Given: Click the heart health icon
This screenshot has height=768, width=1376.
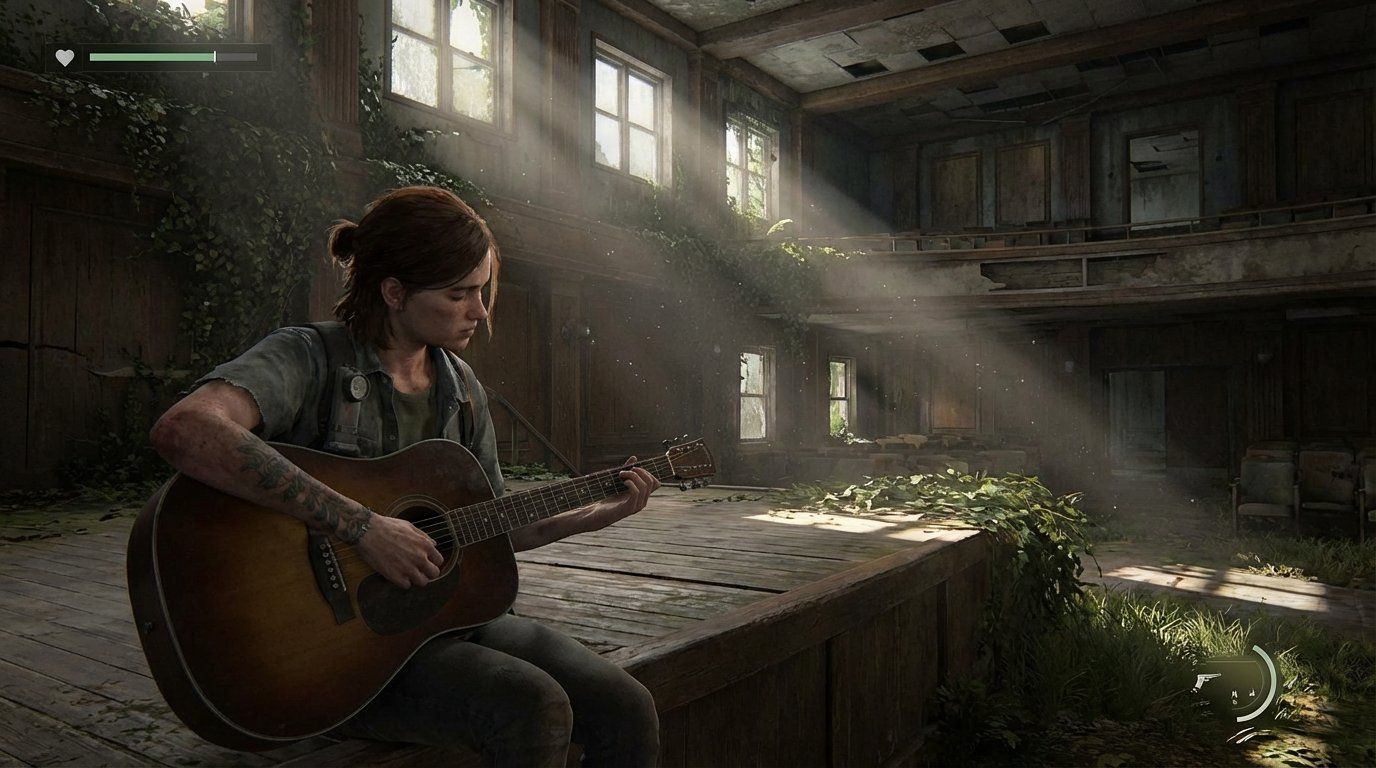Looking at the screenshot, I should click(x=62, y=57).
